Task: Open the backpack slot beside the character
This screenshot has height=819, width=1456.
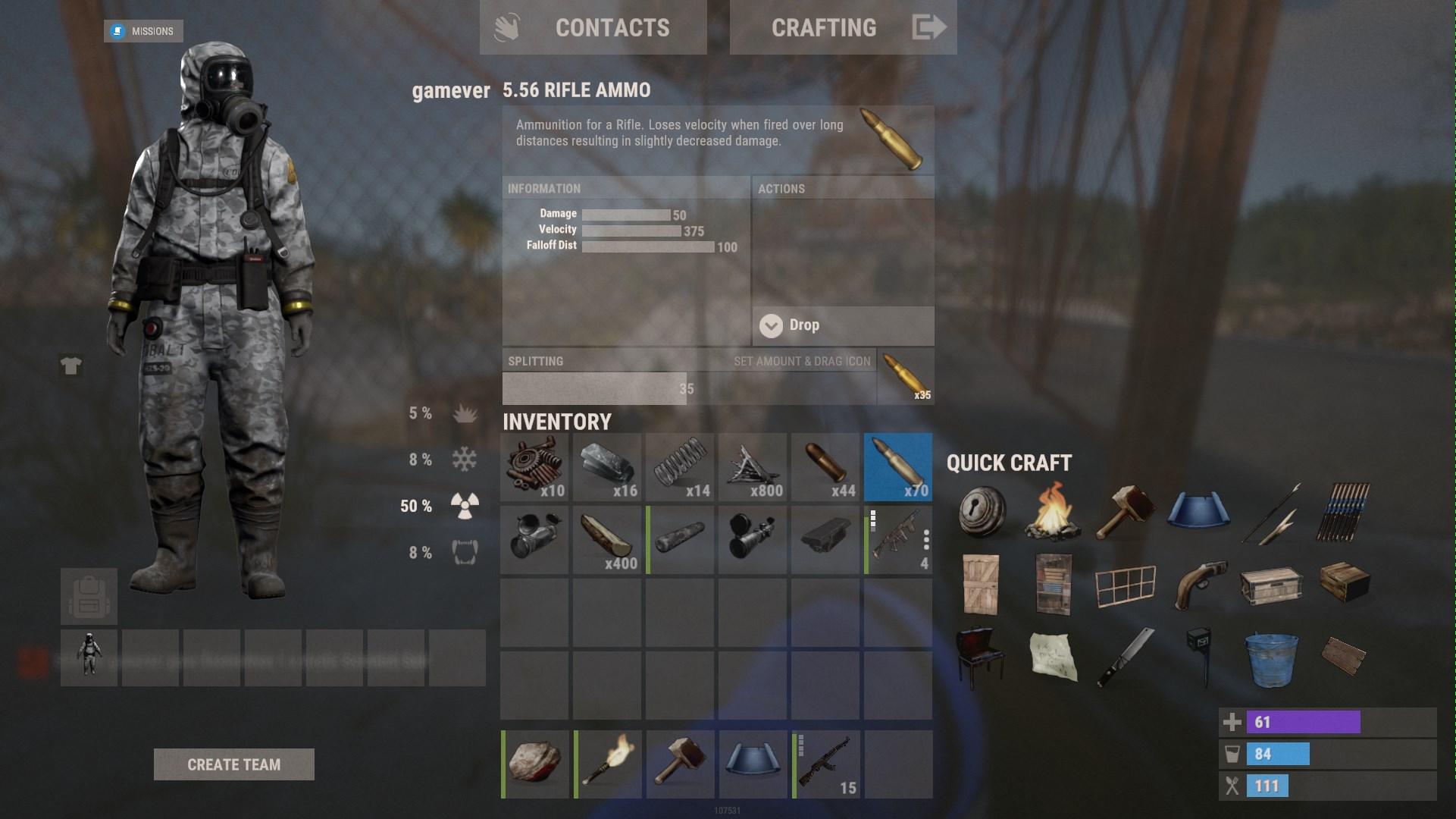Action: (89, 597)
